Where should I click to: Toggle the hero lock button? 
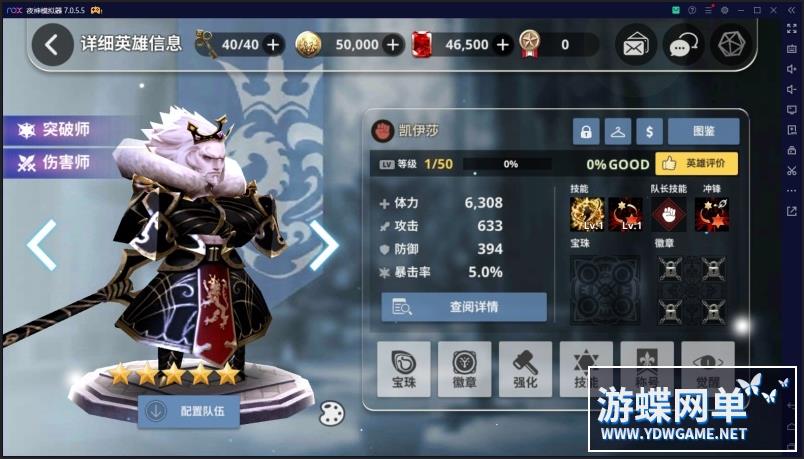tap(586, 131)
